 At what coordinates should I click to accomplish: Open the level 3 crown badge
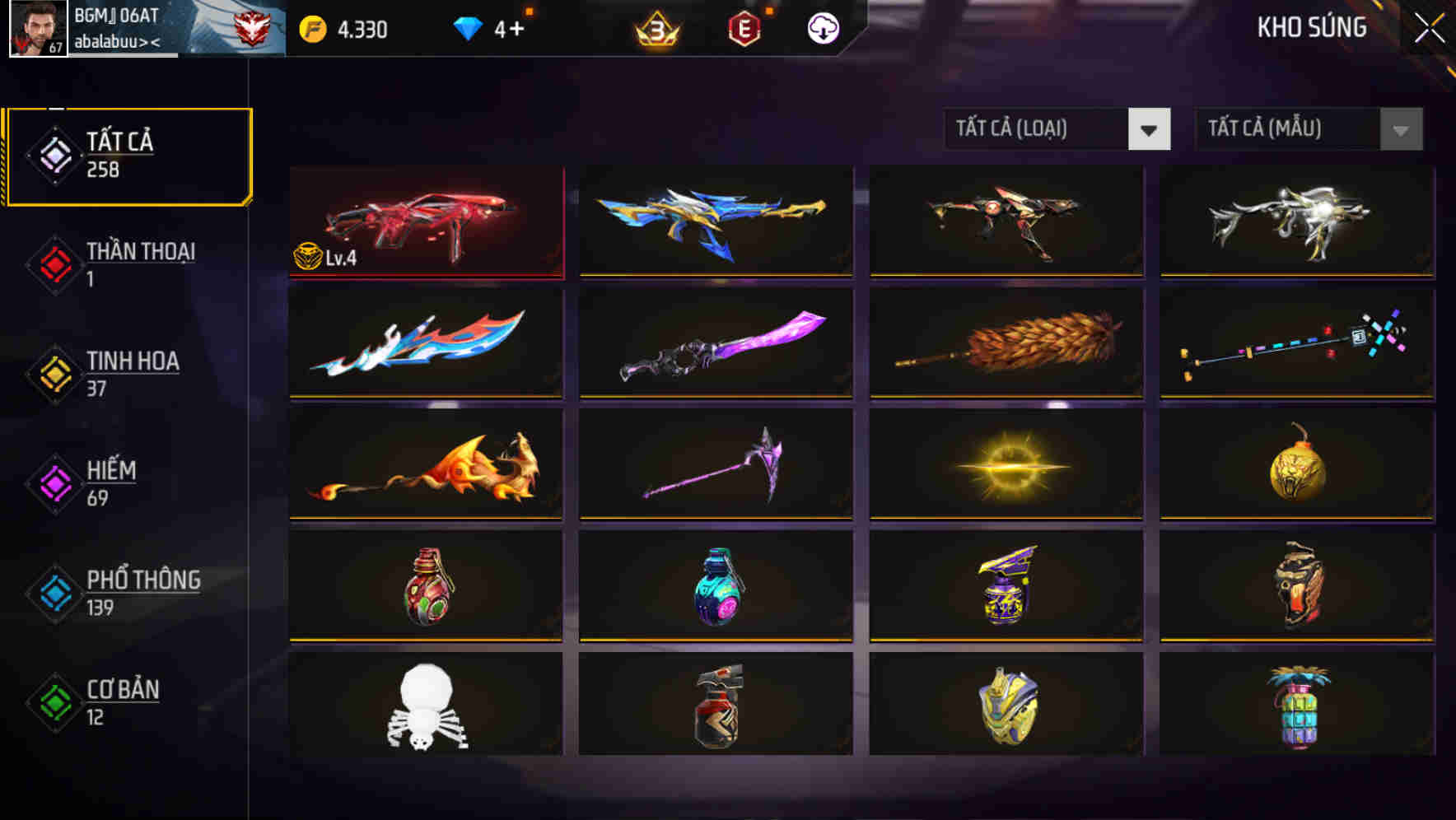659,27
